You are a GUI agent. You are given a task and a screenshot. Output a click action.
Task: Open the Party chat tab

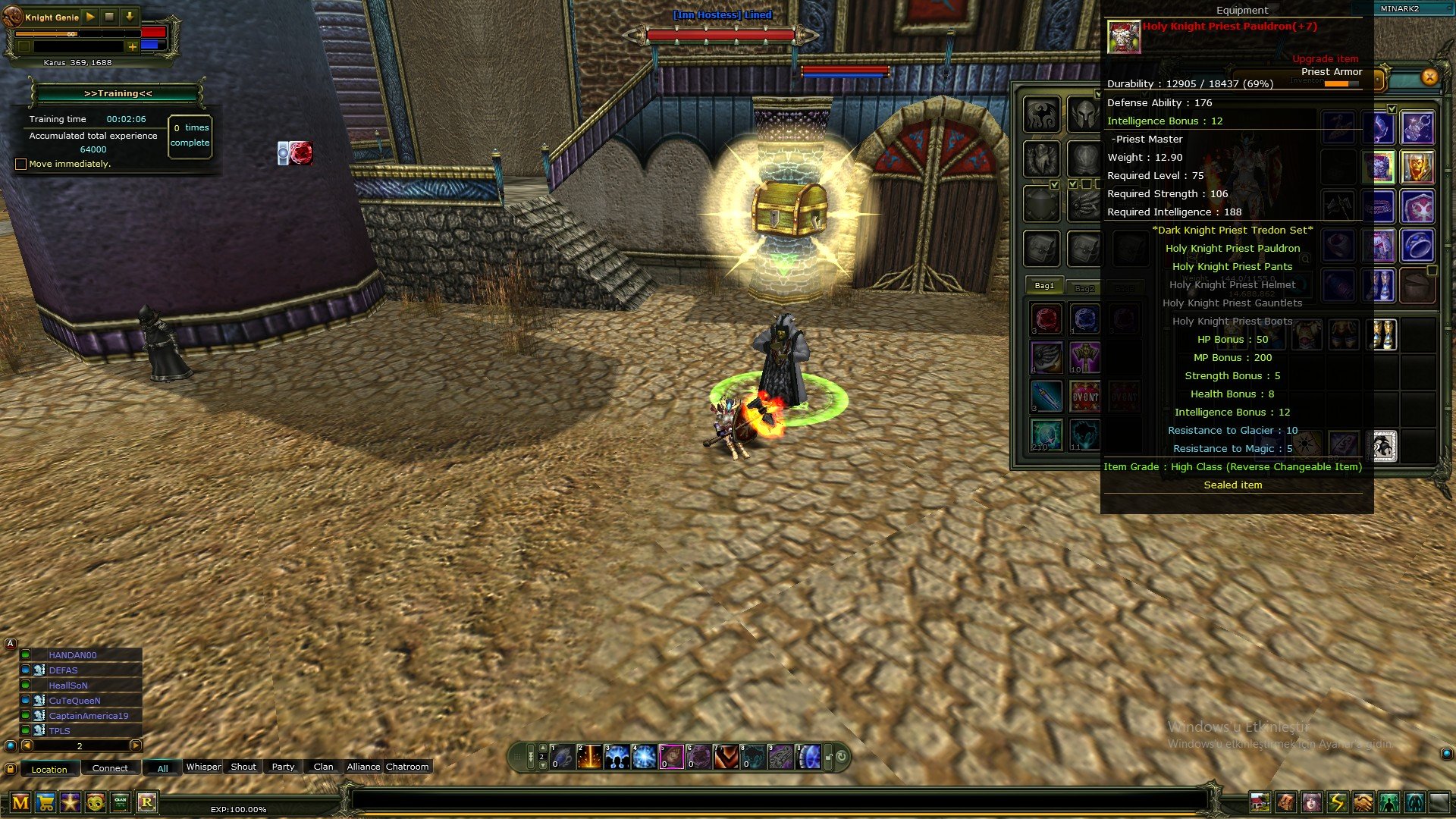click(283, 767)
